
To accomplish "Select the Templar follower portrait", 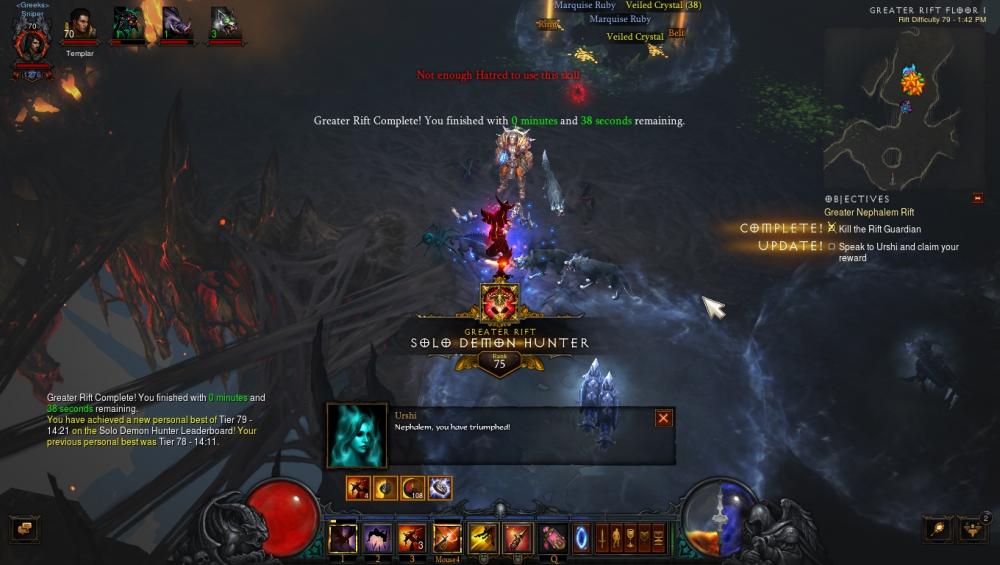I will 80,24.
